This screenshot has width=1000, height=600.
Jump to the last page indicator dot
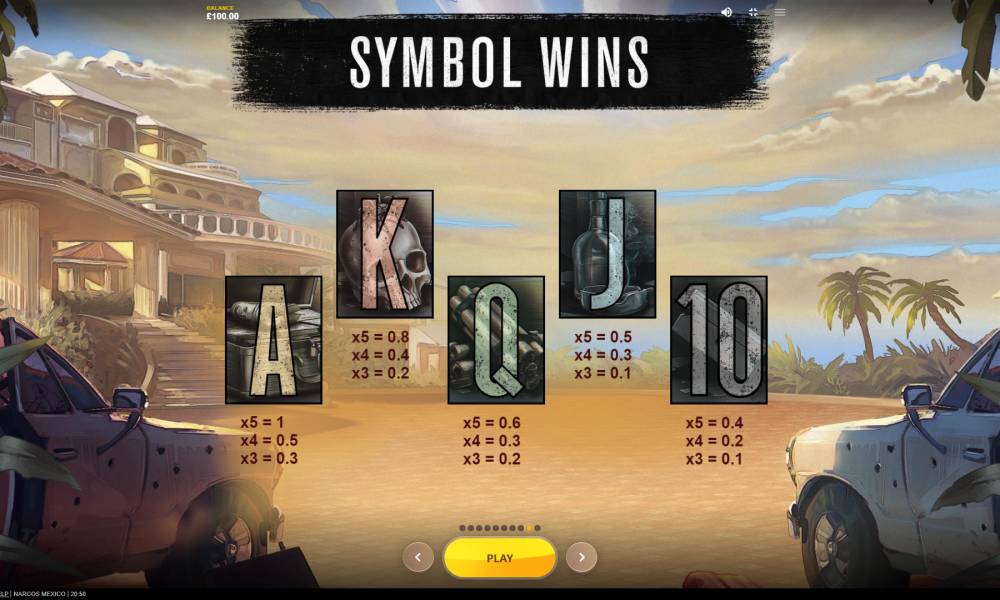(537, 528)
